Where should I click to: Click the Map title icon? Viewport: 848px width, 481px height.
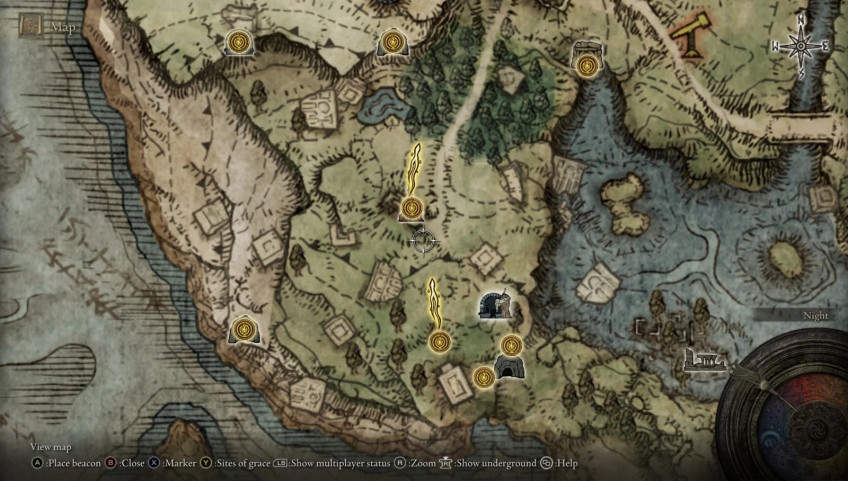pyautogui.click(x=30, y=25)
